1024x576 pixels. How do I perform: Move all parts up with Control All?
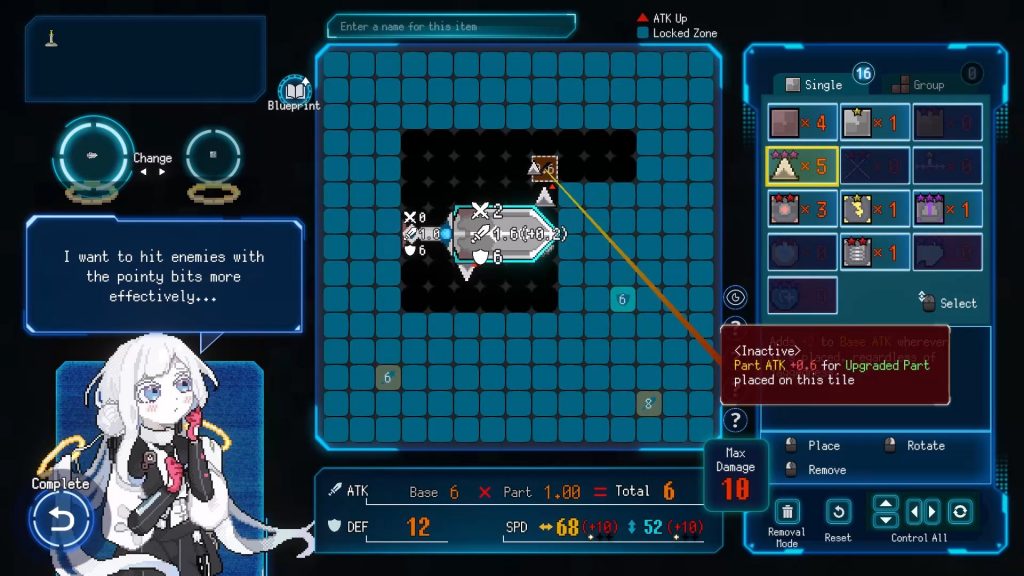click(886, 504)
